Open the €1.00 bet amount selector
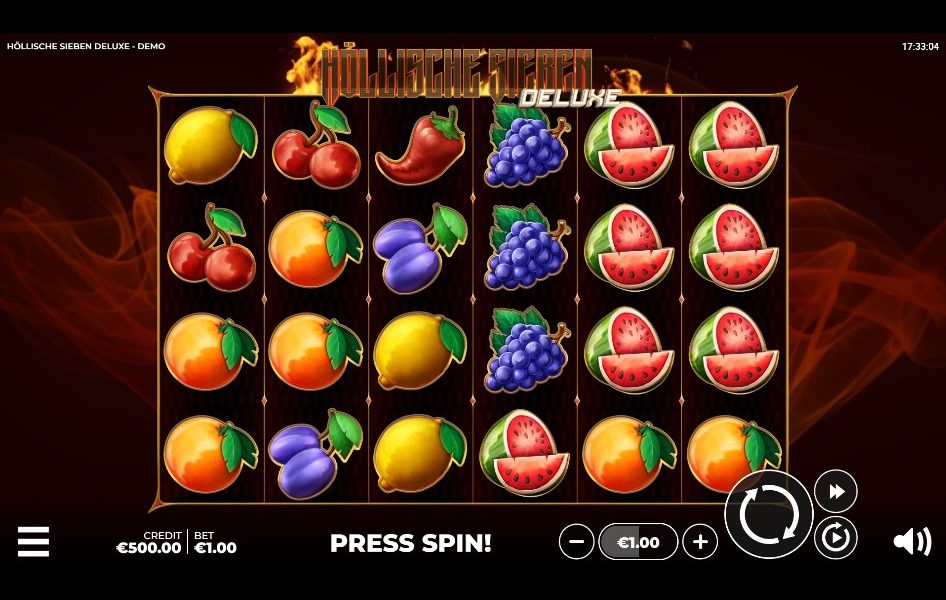This screenshot has width=946, height=600. 638,542
